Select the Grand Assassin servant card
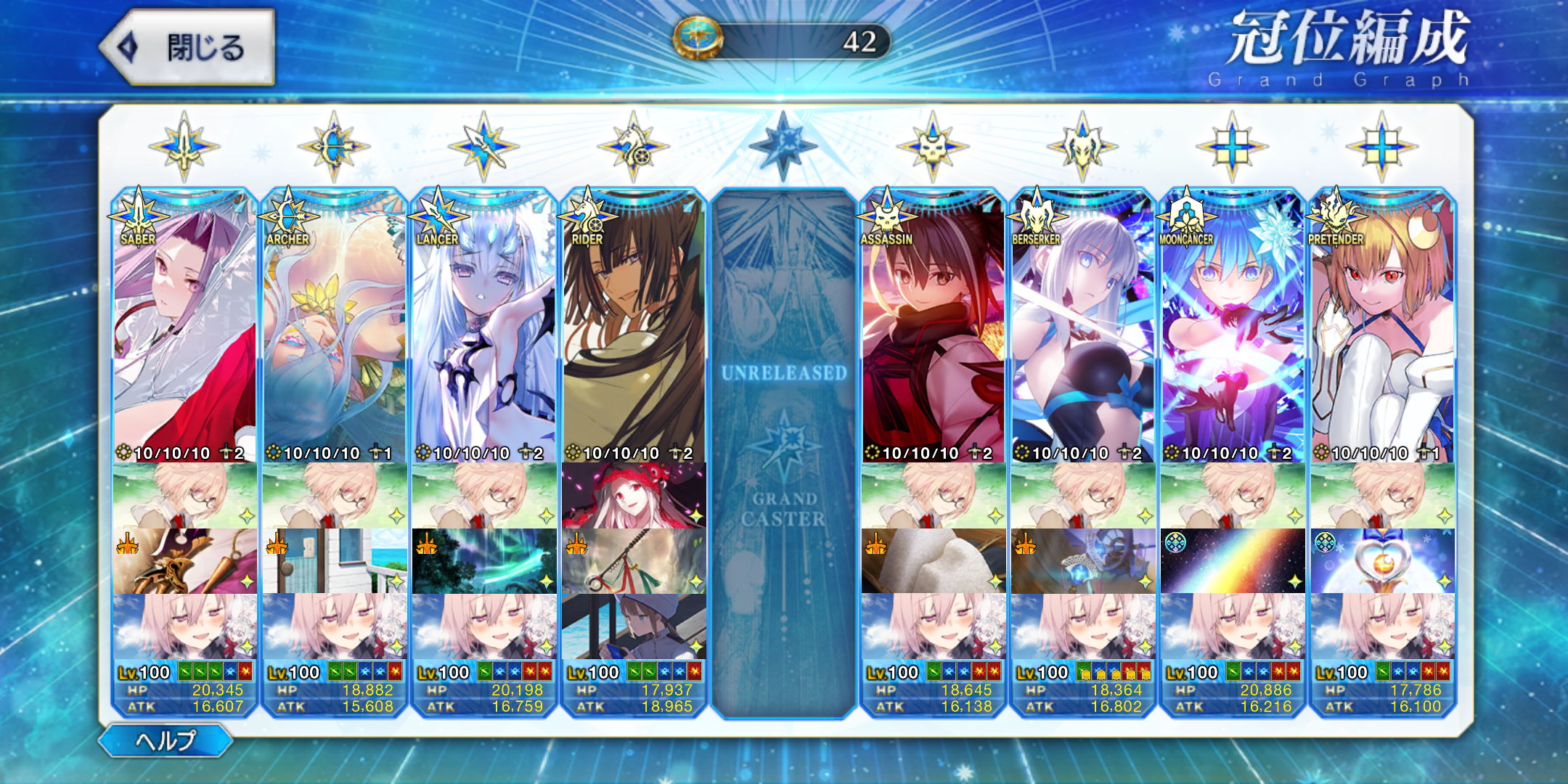The height and width of the screenshot is (784, 1568). coord(933,327)
